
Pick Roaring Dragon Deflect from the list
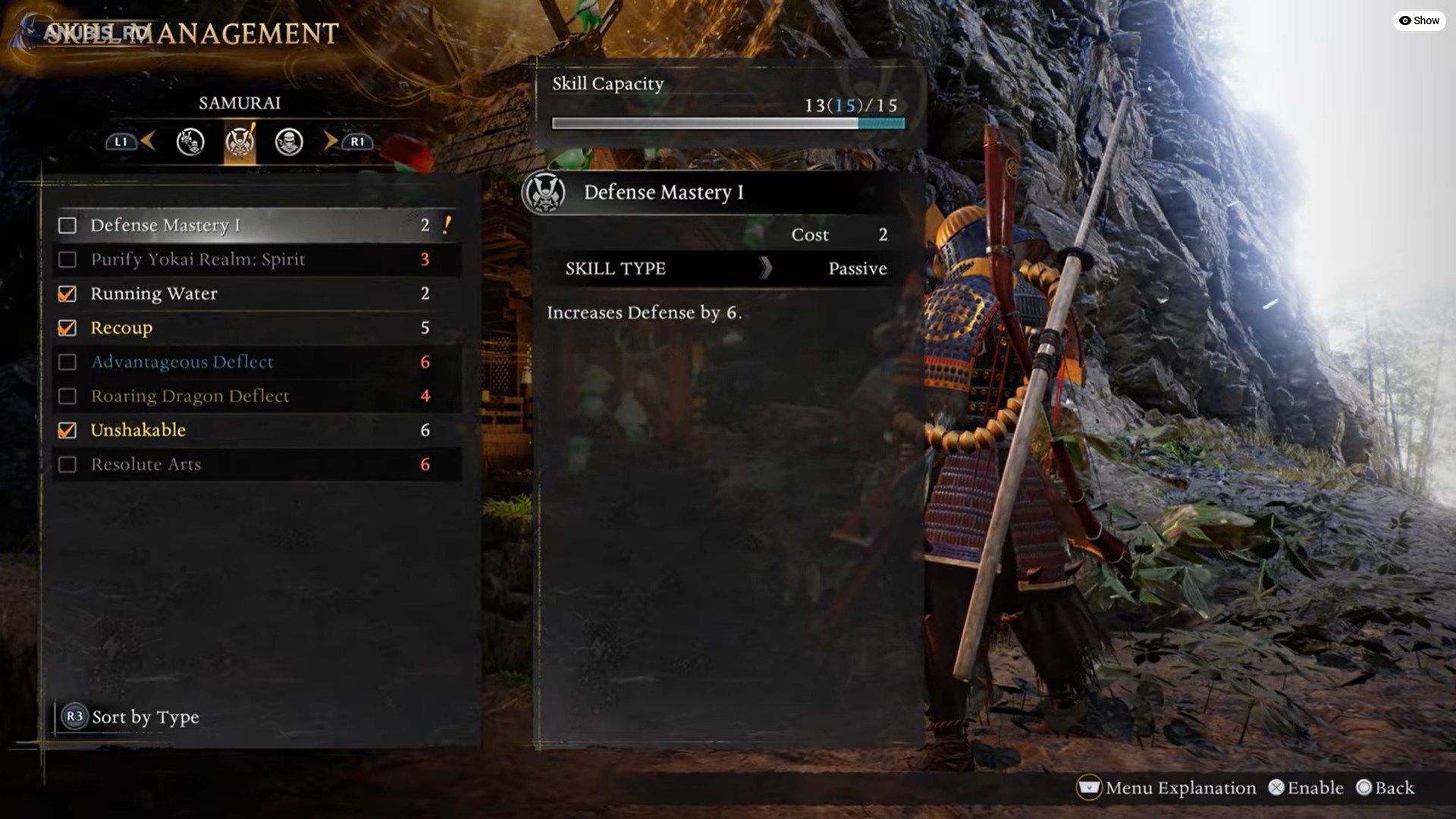pos(256,396)
